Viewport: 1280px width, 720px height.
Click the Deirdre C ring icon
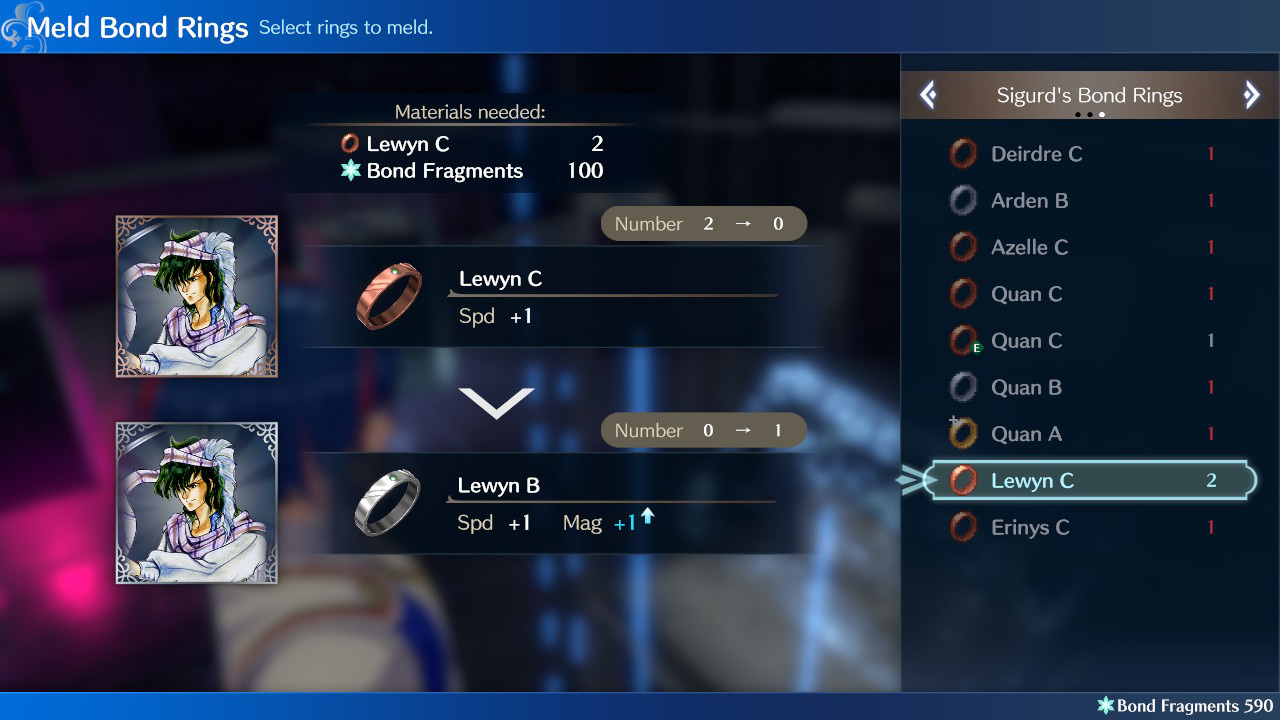point(963,153)
